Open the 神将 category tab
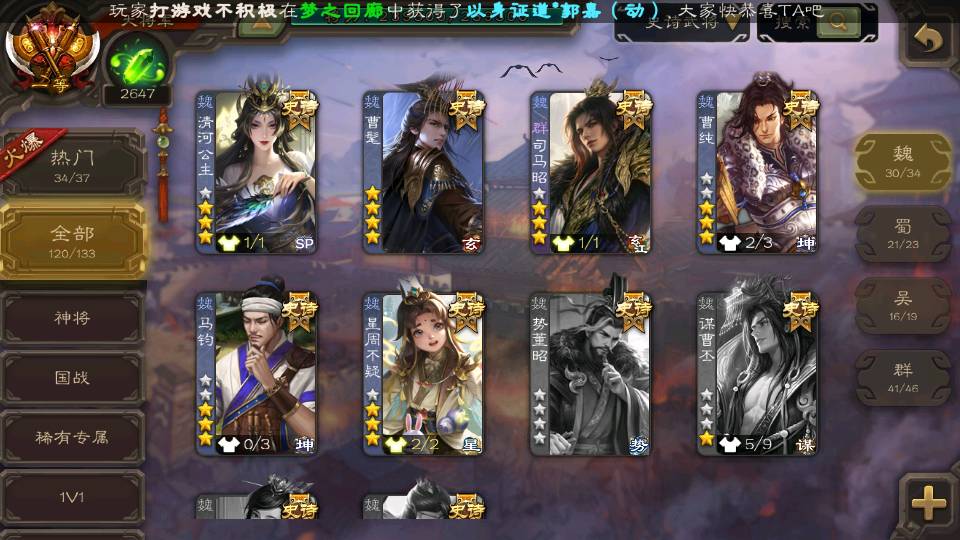Viewport: 960px width, 540px height. 72,318
